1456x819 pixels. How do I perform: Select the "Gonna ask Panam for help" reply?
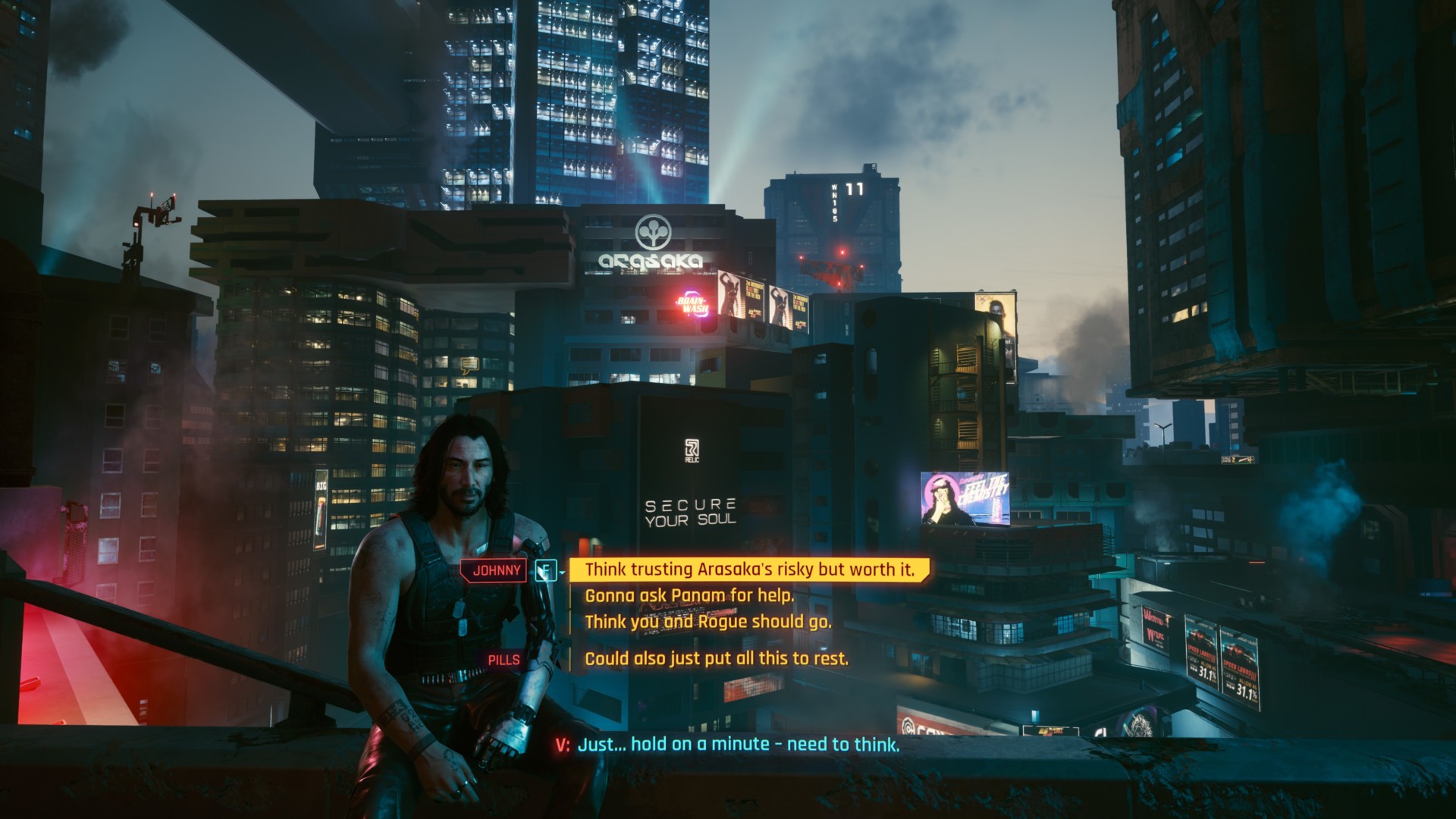click(689, 596)
